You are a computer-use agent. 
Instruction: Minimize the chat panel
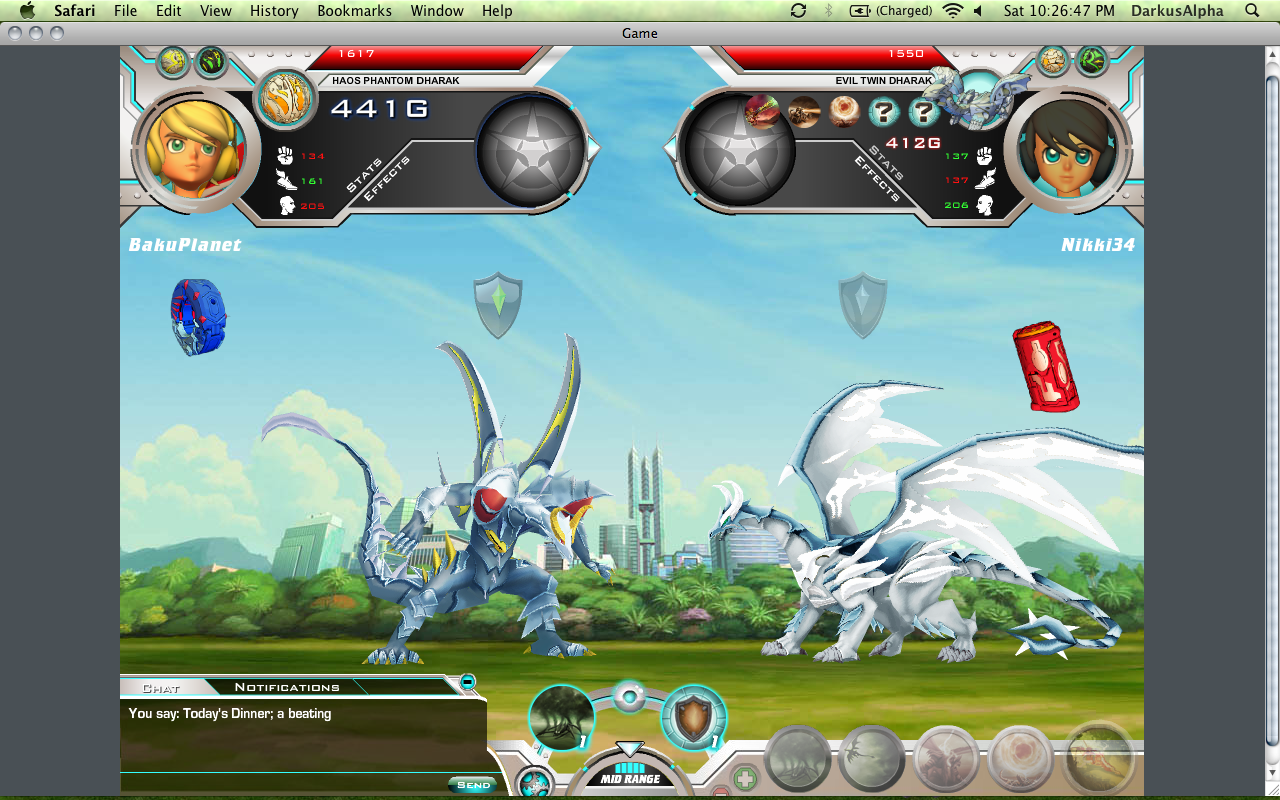click(467, 682)
